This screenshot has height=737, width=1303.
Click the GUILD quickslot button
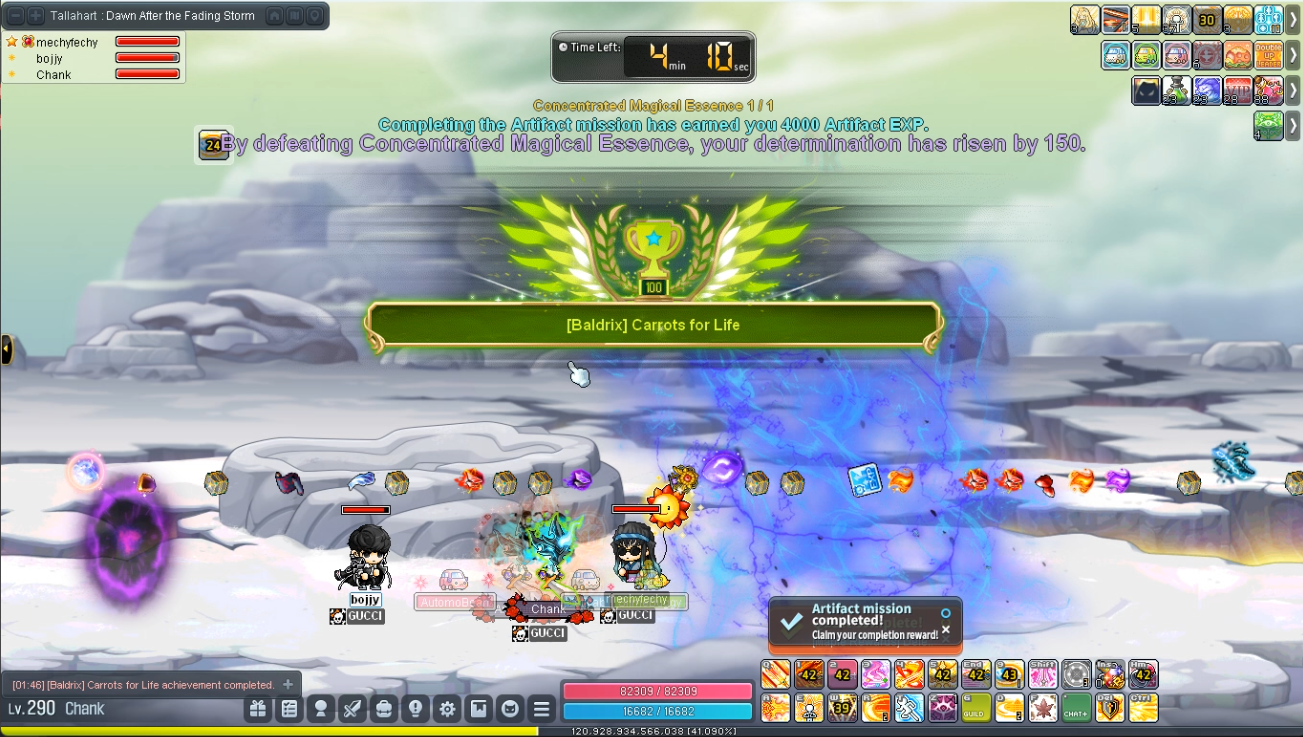point(976,708)
